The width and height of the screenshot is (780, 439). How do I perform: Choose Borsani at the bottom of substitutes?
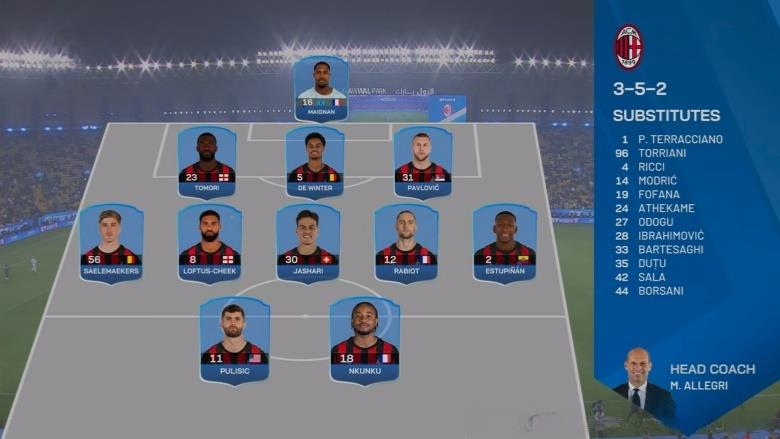click(x=660, y=291)
